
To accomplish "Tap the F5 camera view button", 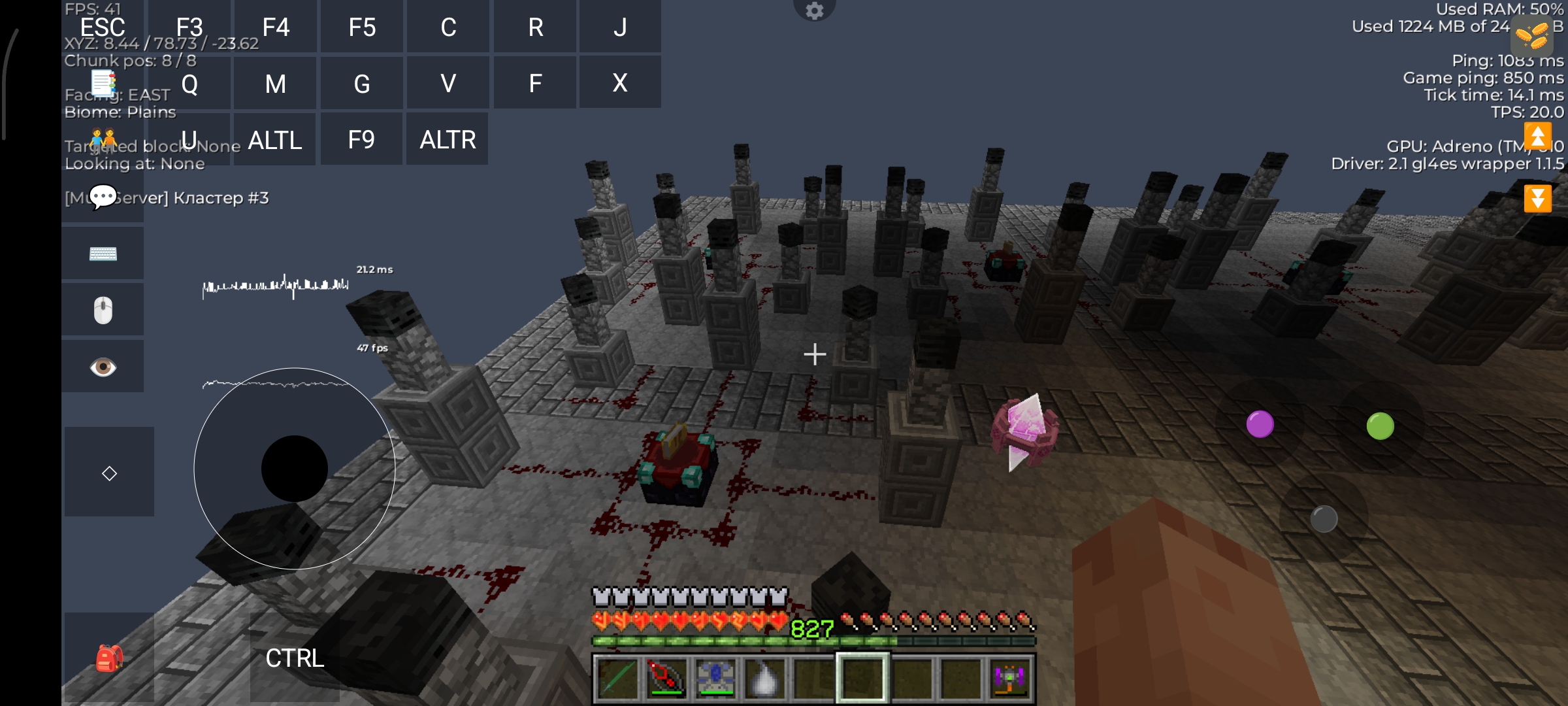I will 362,27.
